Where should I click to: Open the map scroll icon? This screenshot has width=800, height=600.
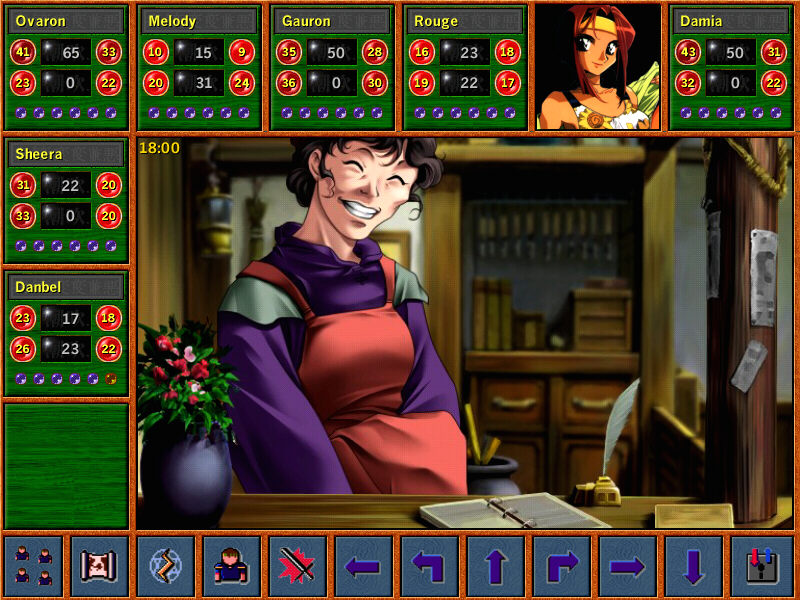click(99, 566)
